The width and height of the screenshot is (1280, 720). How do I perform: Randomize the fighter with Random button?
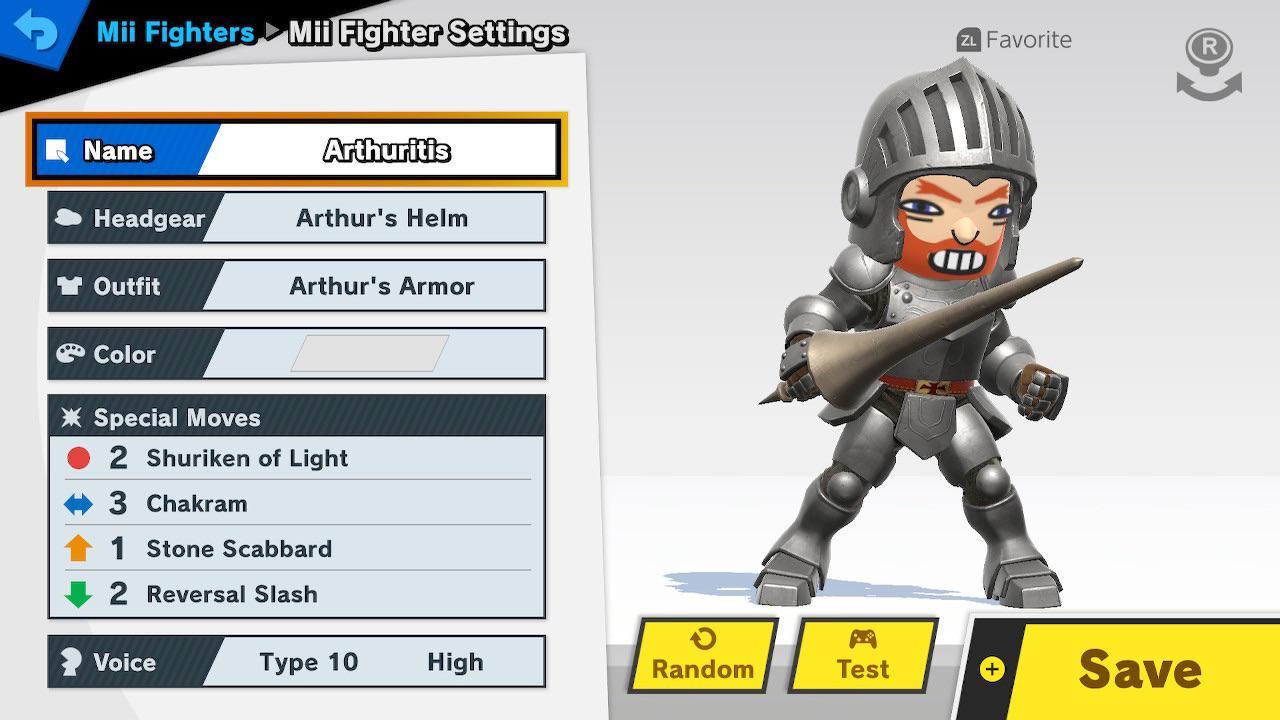701,655
